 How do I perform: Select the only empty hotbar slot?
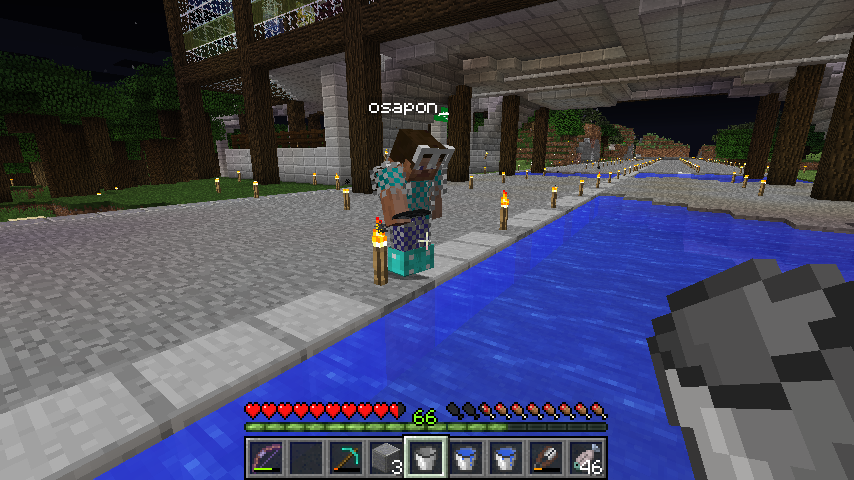coord(305,458)
